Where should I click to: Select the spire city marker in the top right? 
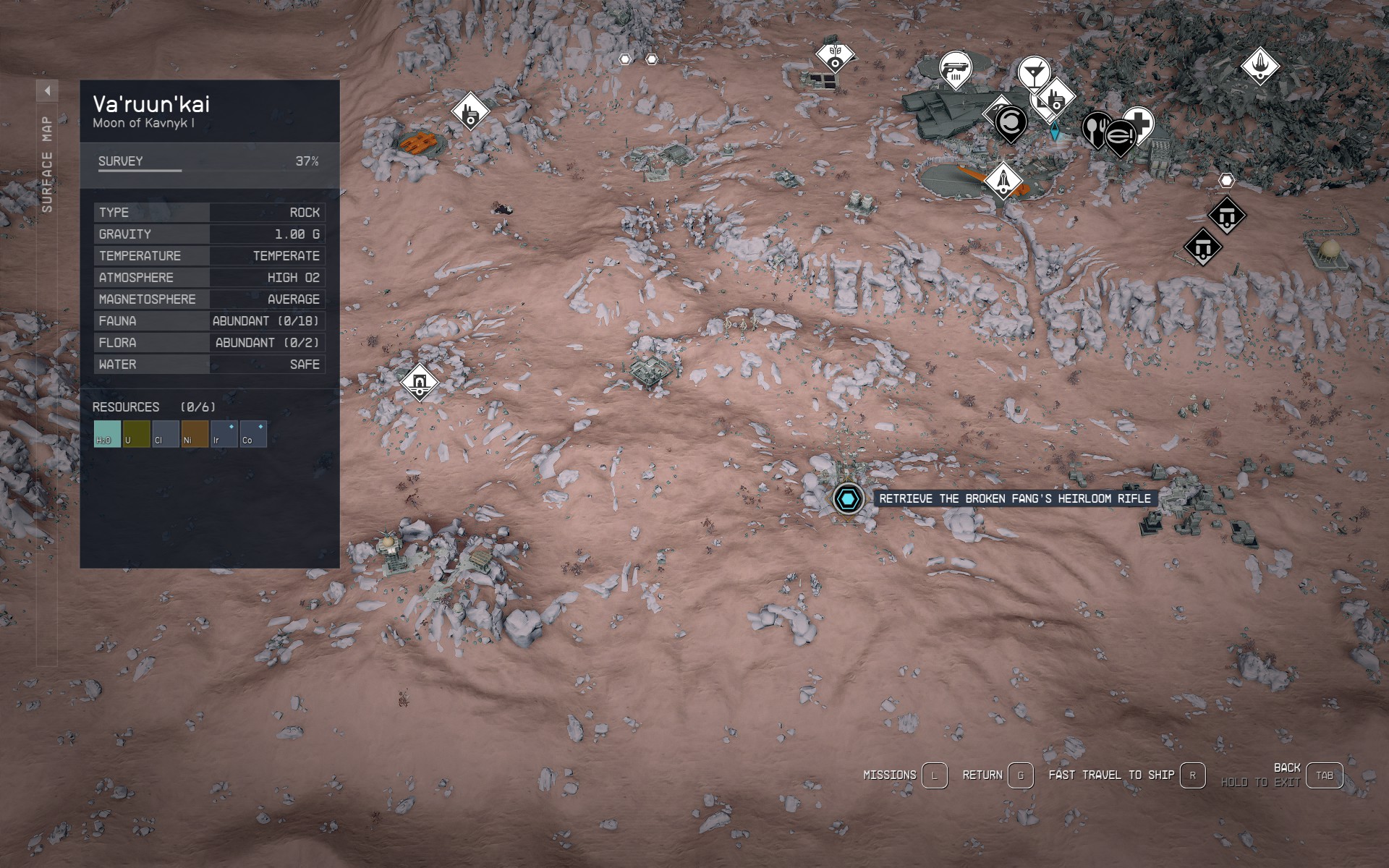1261,67
